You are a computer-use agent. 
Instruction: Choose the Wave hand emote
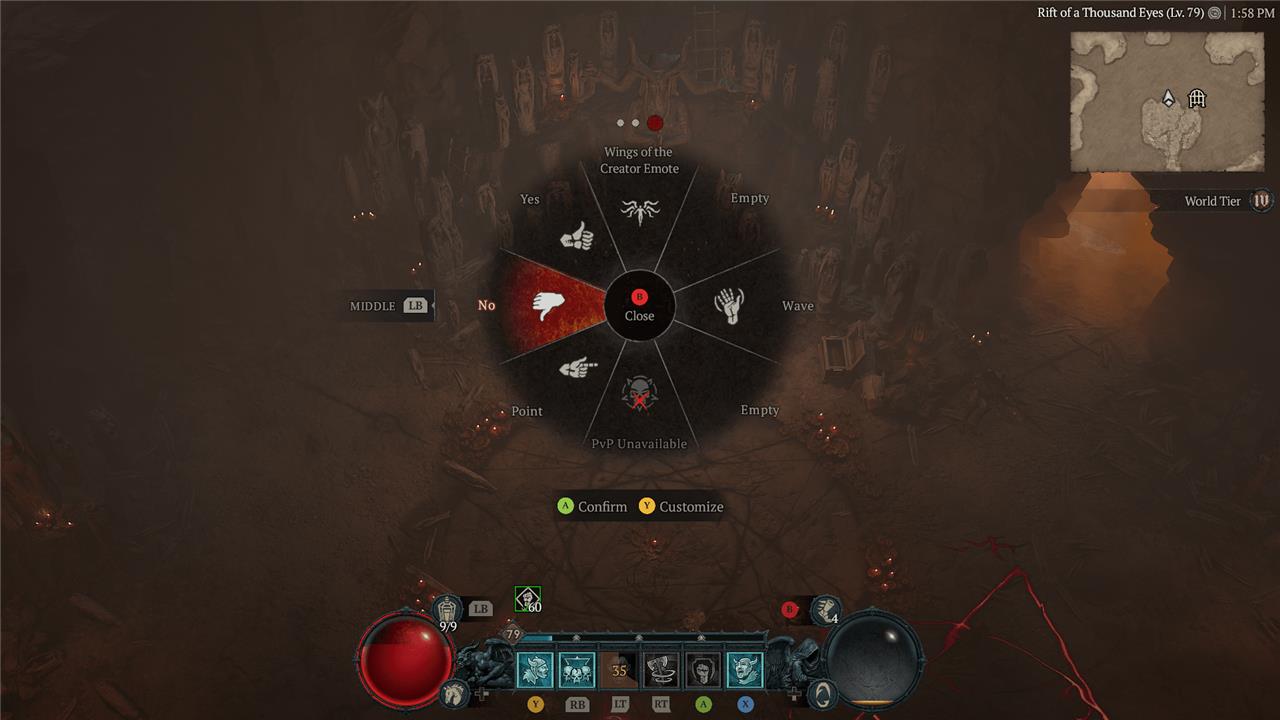[x=730, y=305]
